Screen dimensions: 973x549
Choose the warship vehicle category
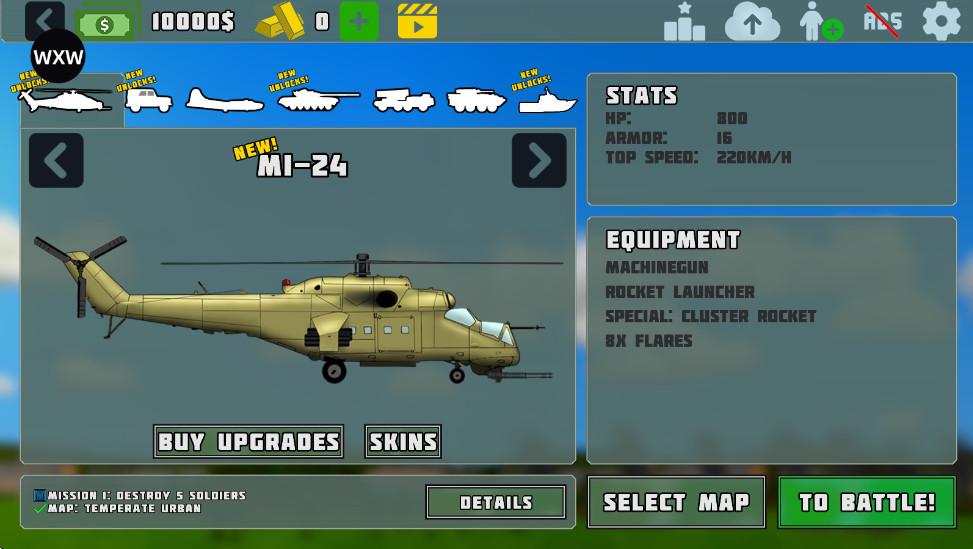547,101
